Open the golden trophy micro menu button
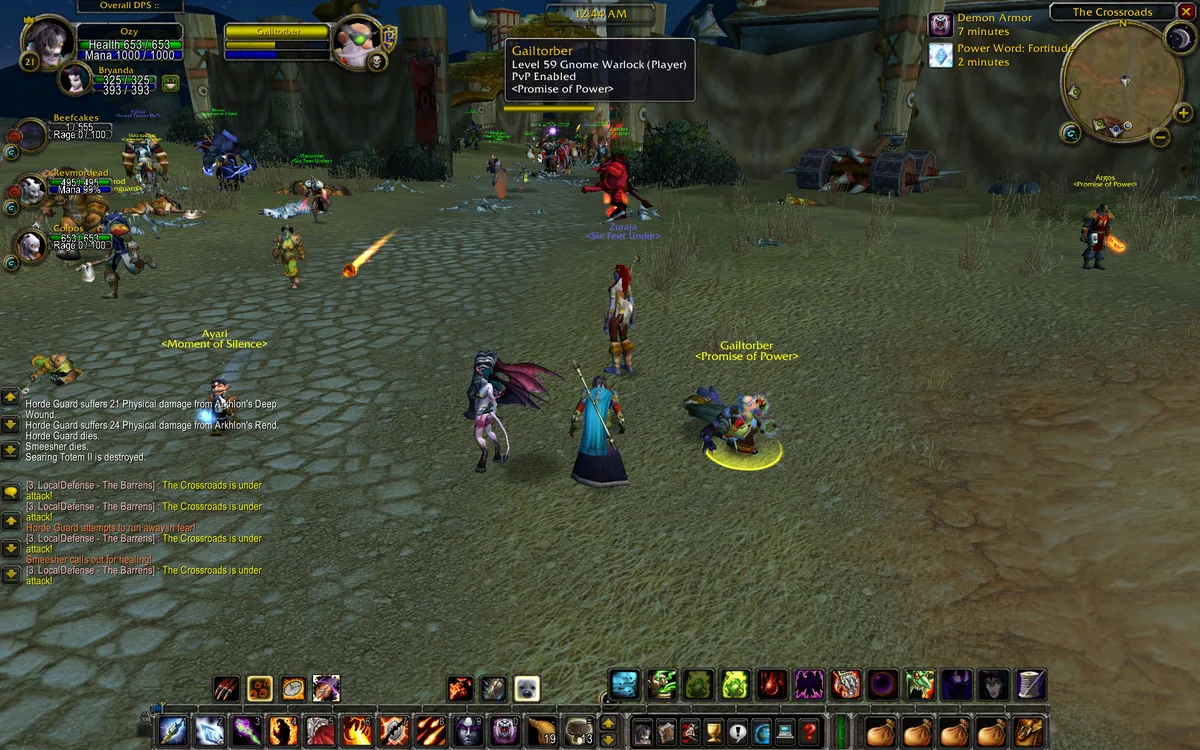The width and height of the screenshot is (1200, 750). [x=714, y=731]
